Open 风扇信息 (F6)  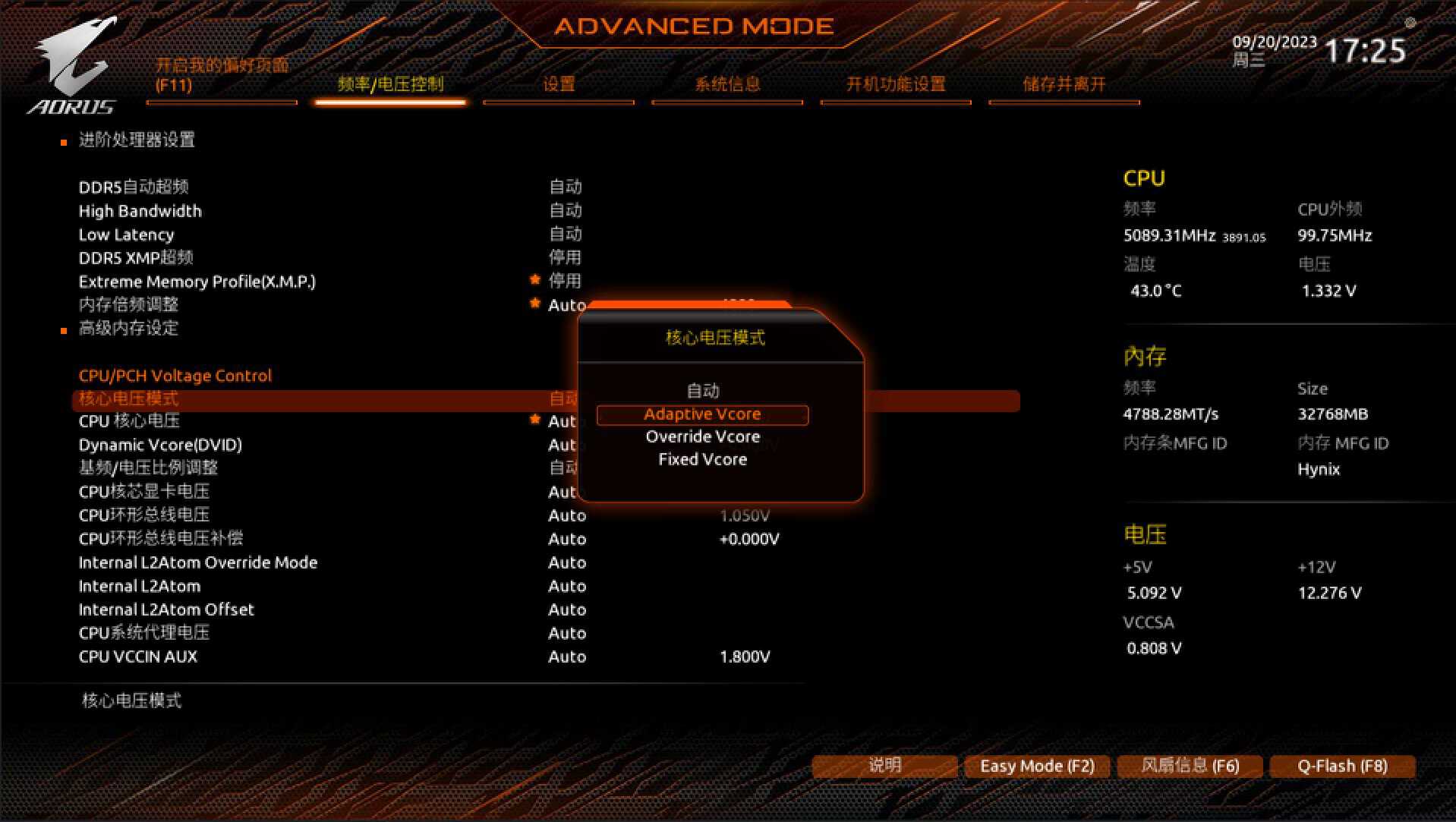coord(1190,766)
